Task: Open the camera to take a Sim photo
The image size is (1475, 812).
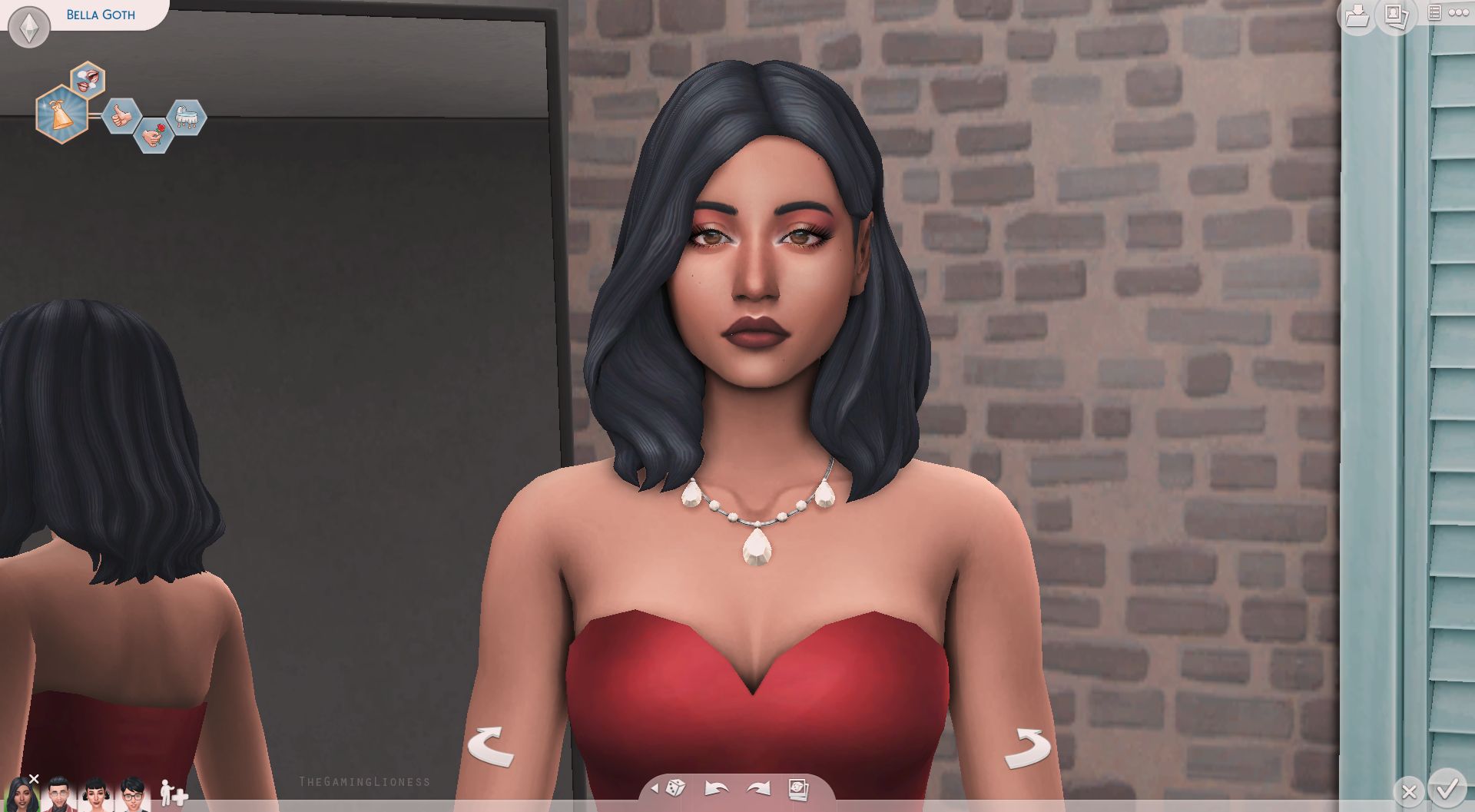Action: click(x=797, y=789)
